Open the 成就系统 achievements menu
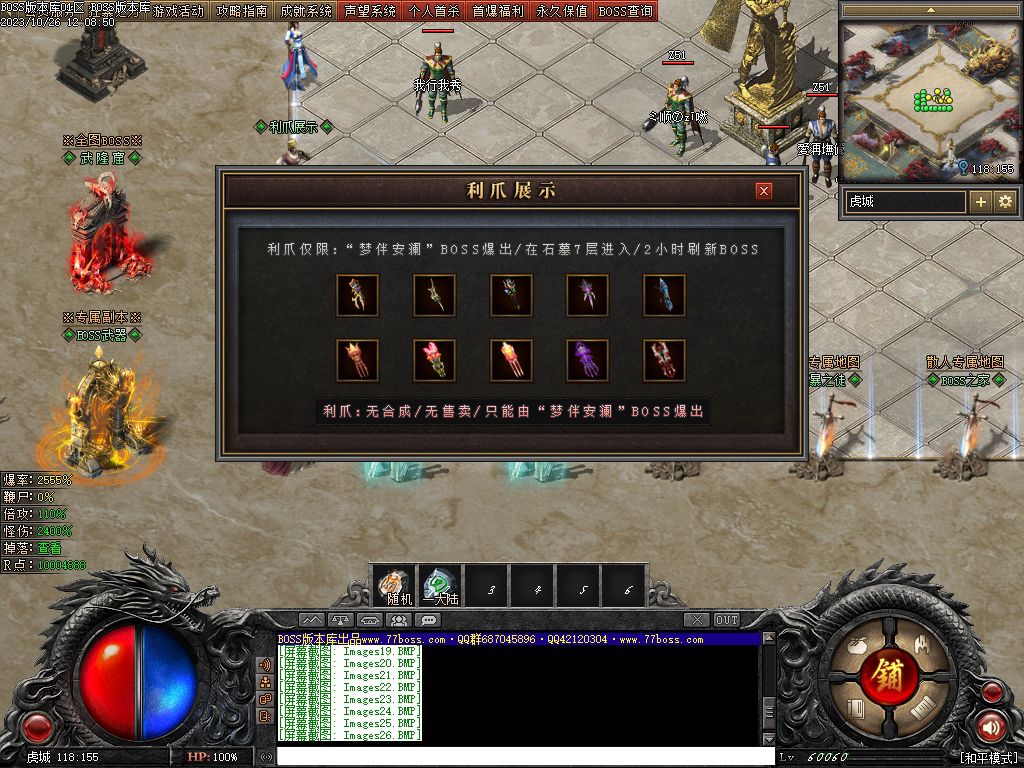 click(x=306, y=11)
